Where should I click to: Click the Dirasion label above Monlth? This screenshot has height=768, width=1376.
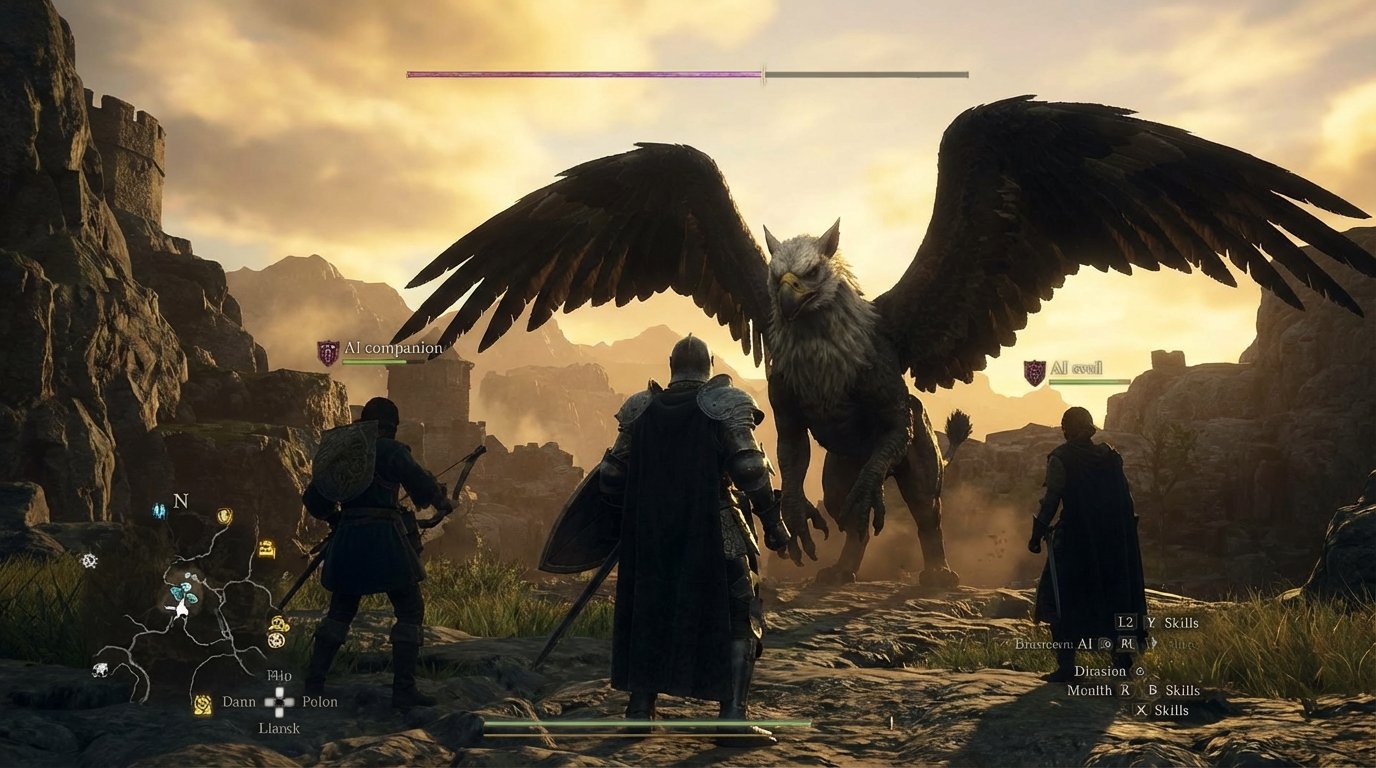(x=1100, y=671)
